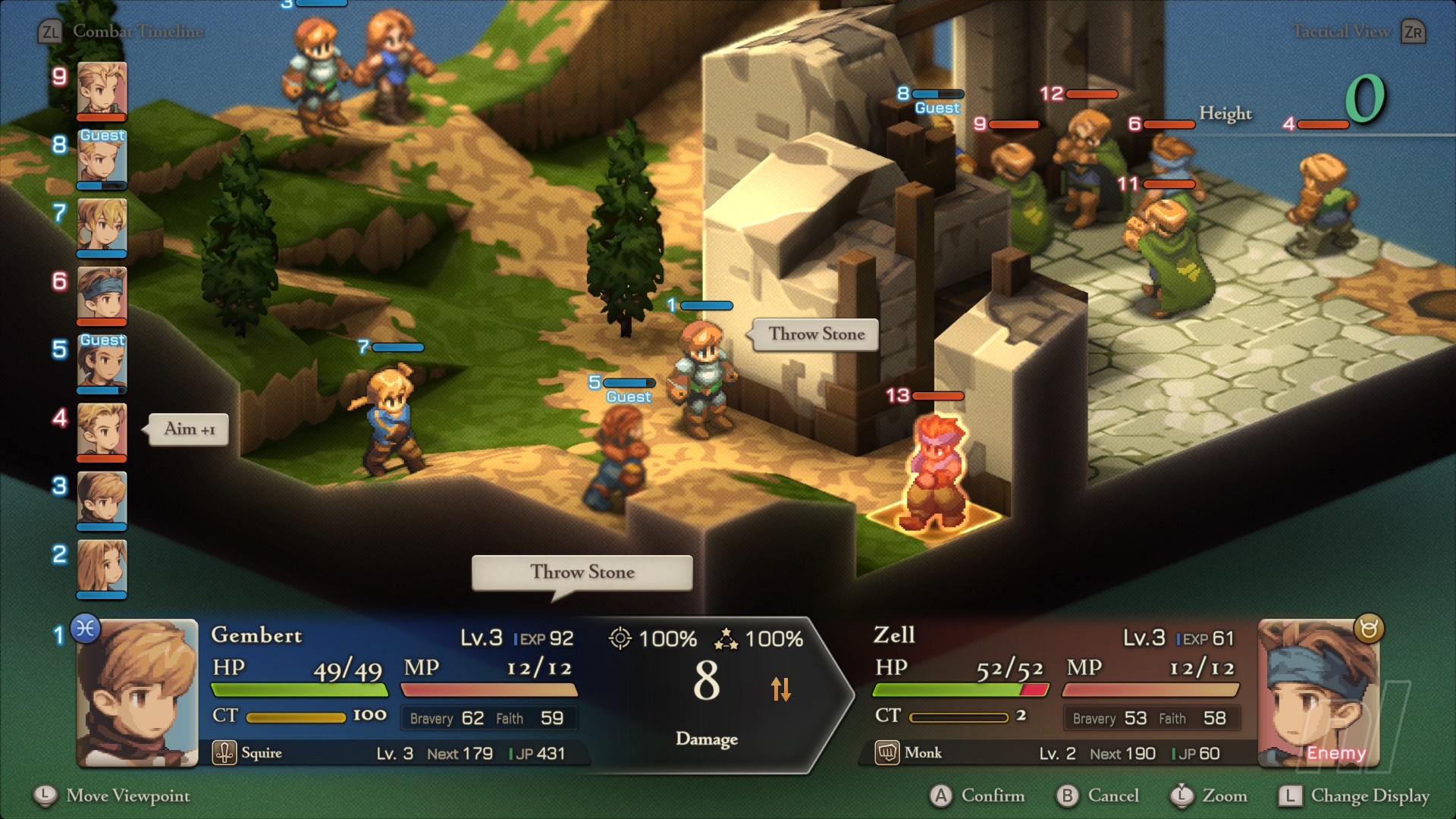Click Gembert's Pisces zodiac sign icon
This screenshot has height=819, width=1456.
(x=86, y=629)
